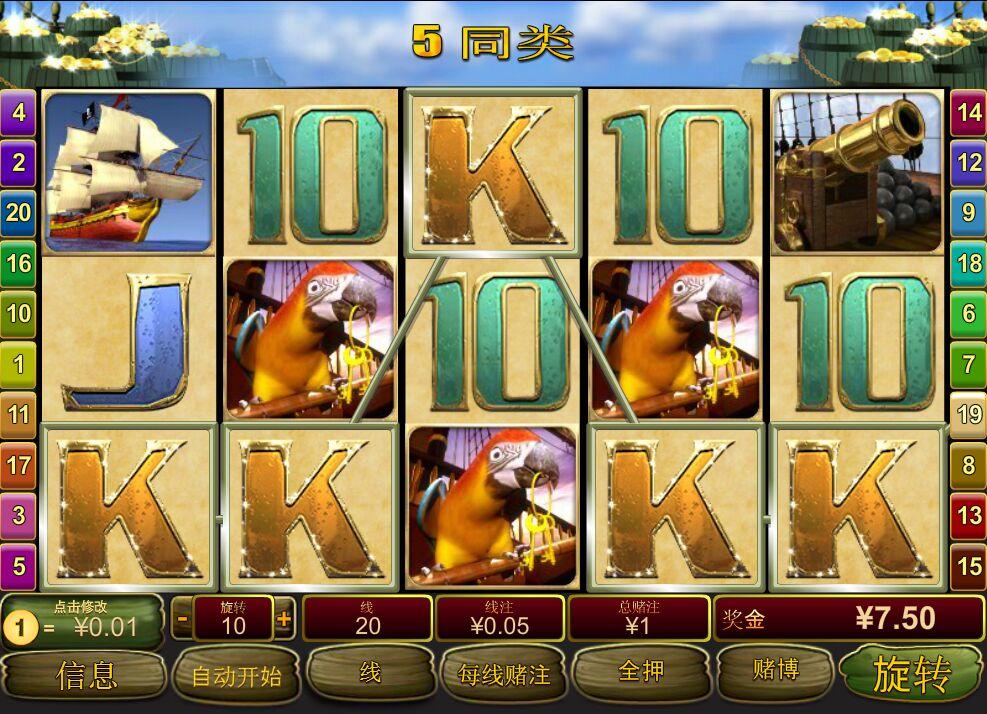
Task: Open the 信息 info panel
Action: coord(86,675)
